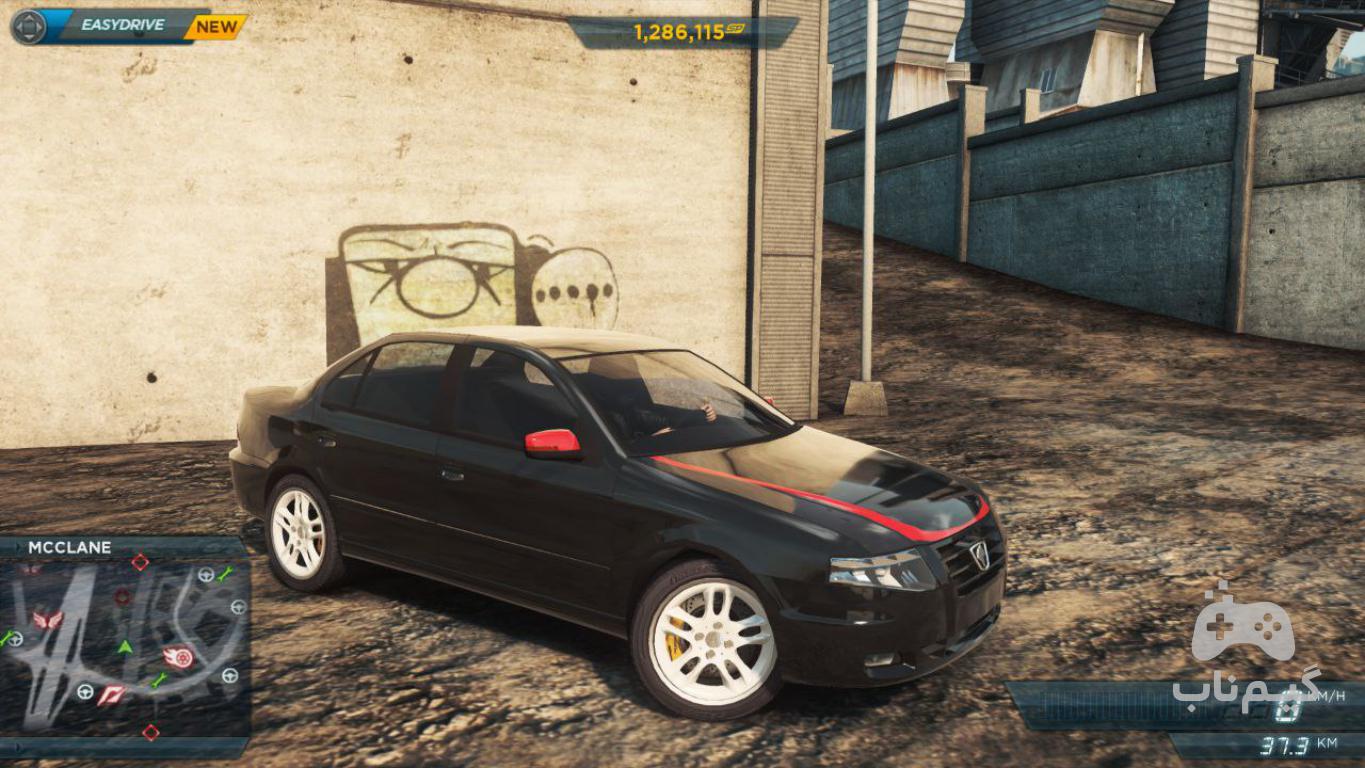Click the steering wheel icon beside the race logo marker
This screenshot has height=768, width=1365.
(85, 691)
